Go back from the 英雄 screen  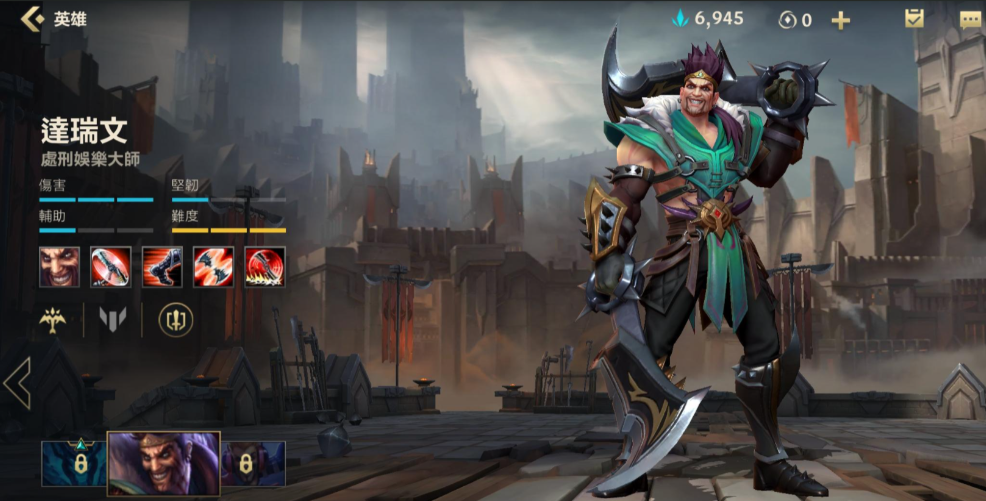(32, 19)
